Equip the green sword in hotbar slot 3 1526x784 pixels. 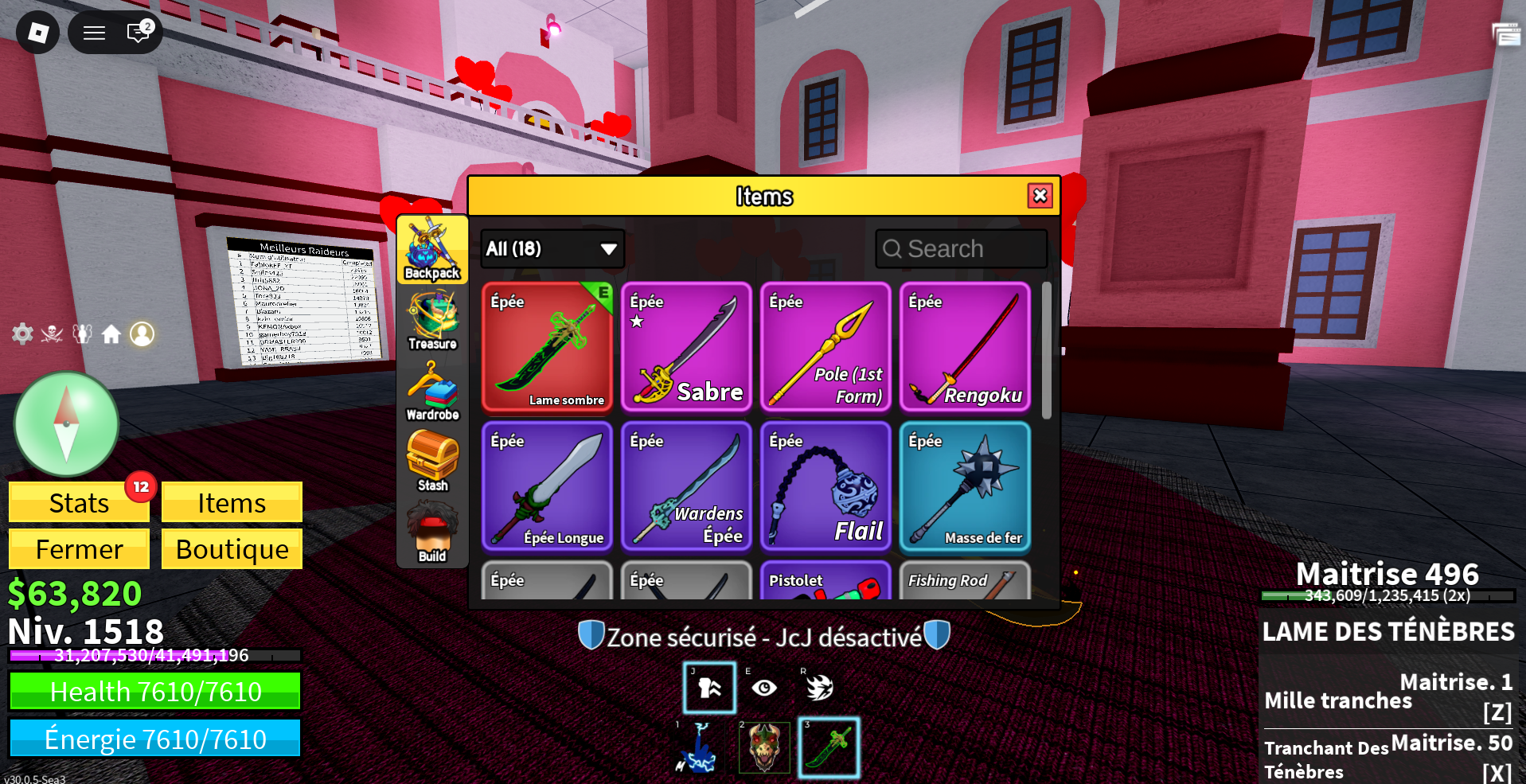(828, 747)
